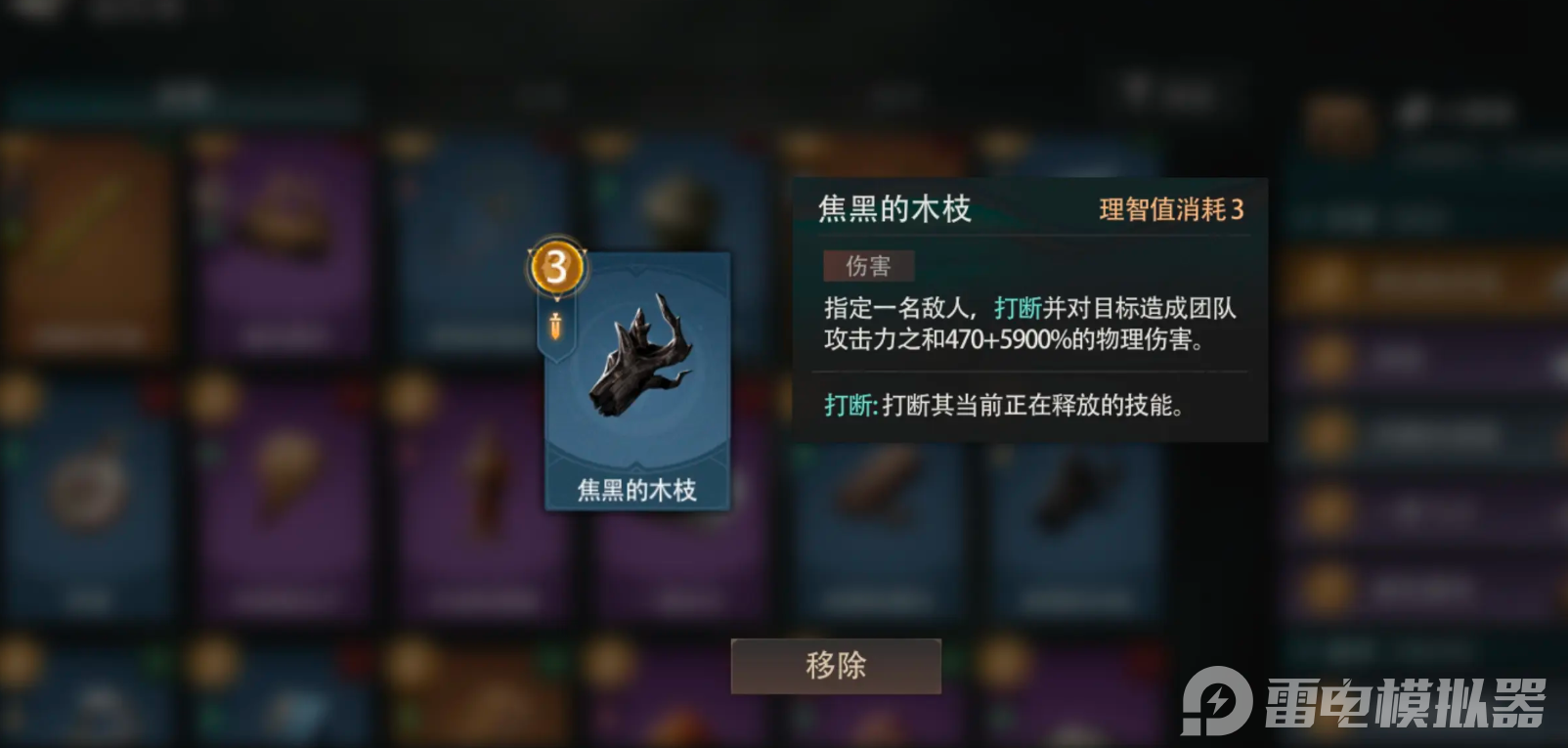
Task: Click the orange sanity cost badge showing 3
Action: click(x=554, y=264)
